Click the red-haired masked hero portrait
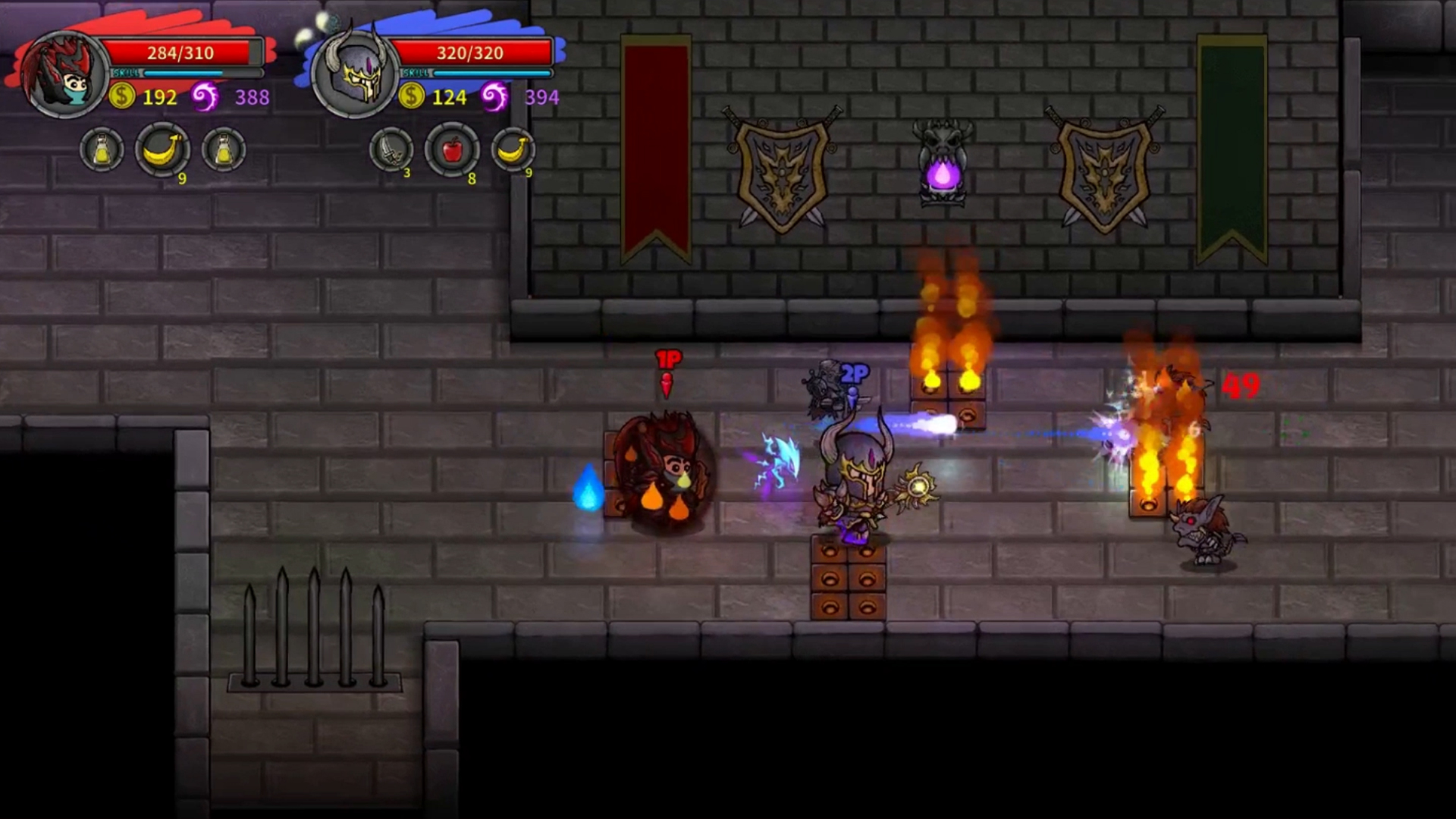Screen dimensions: 1456x819 (x=65, y=74)
